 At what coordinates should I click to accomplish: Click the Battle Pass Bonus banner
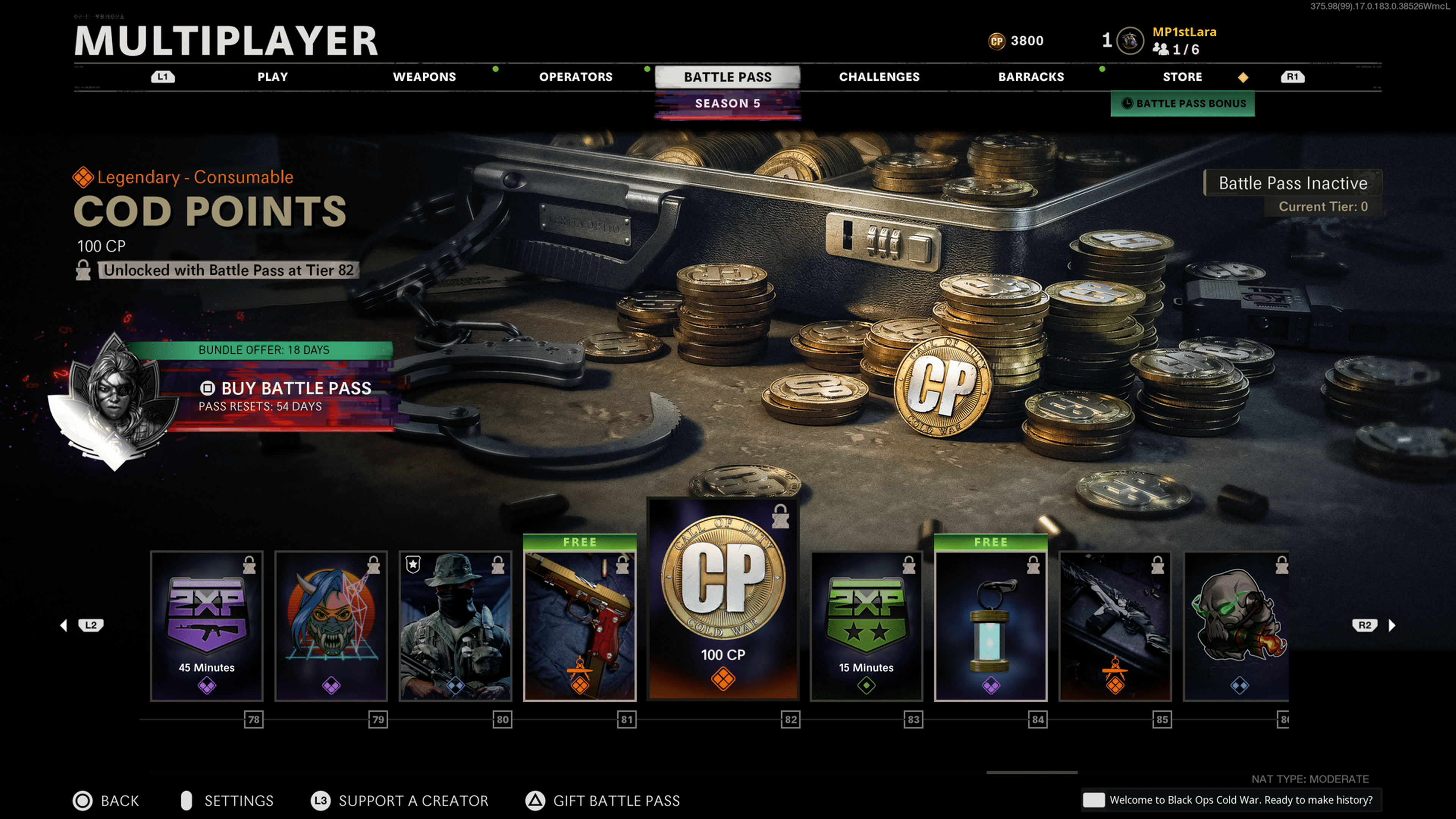[1183, 104]
